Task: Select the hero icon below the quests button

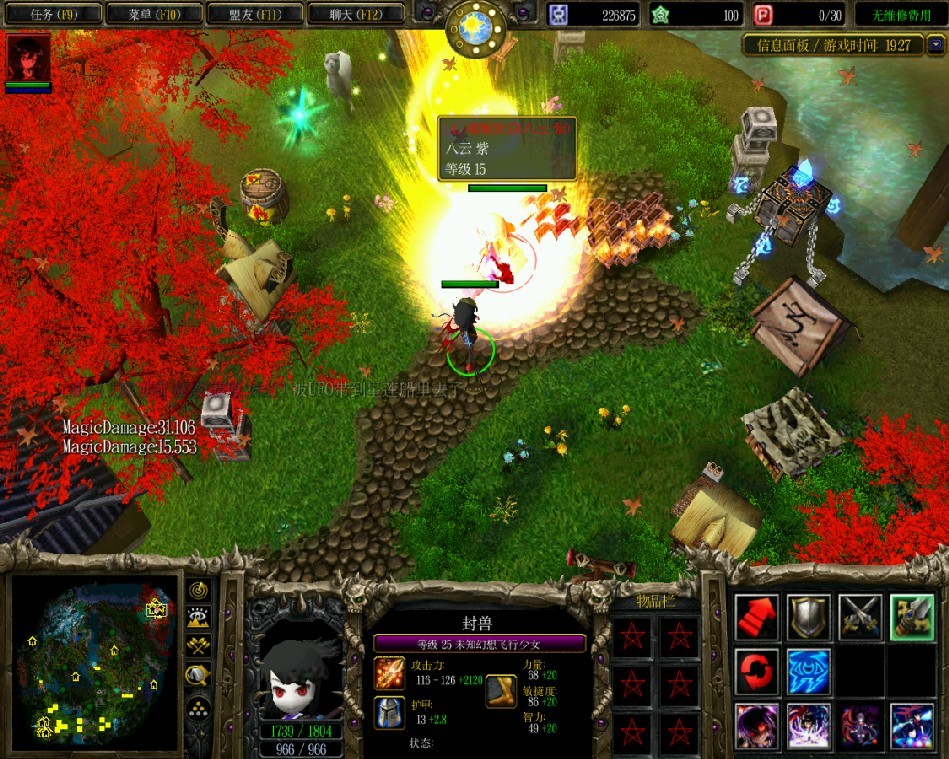Action: tap(28, 58)
